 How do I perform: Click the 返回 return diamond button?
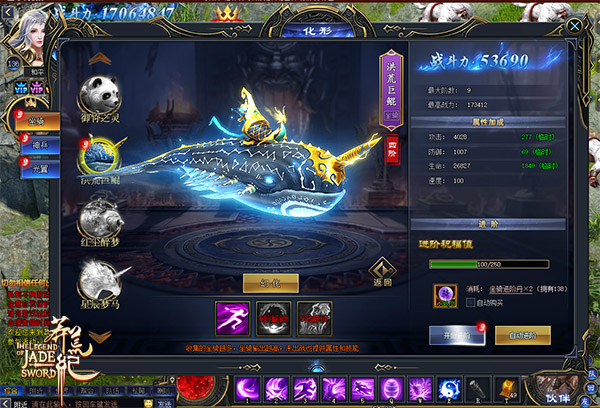pyautogui.click(x=380, y=272)
